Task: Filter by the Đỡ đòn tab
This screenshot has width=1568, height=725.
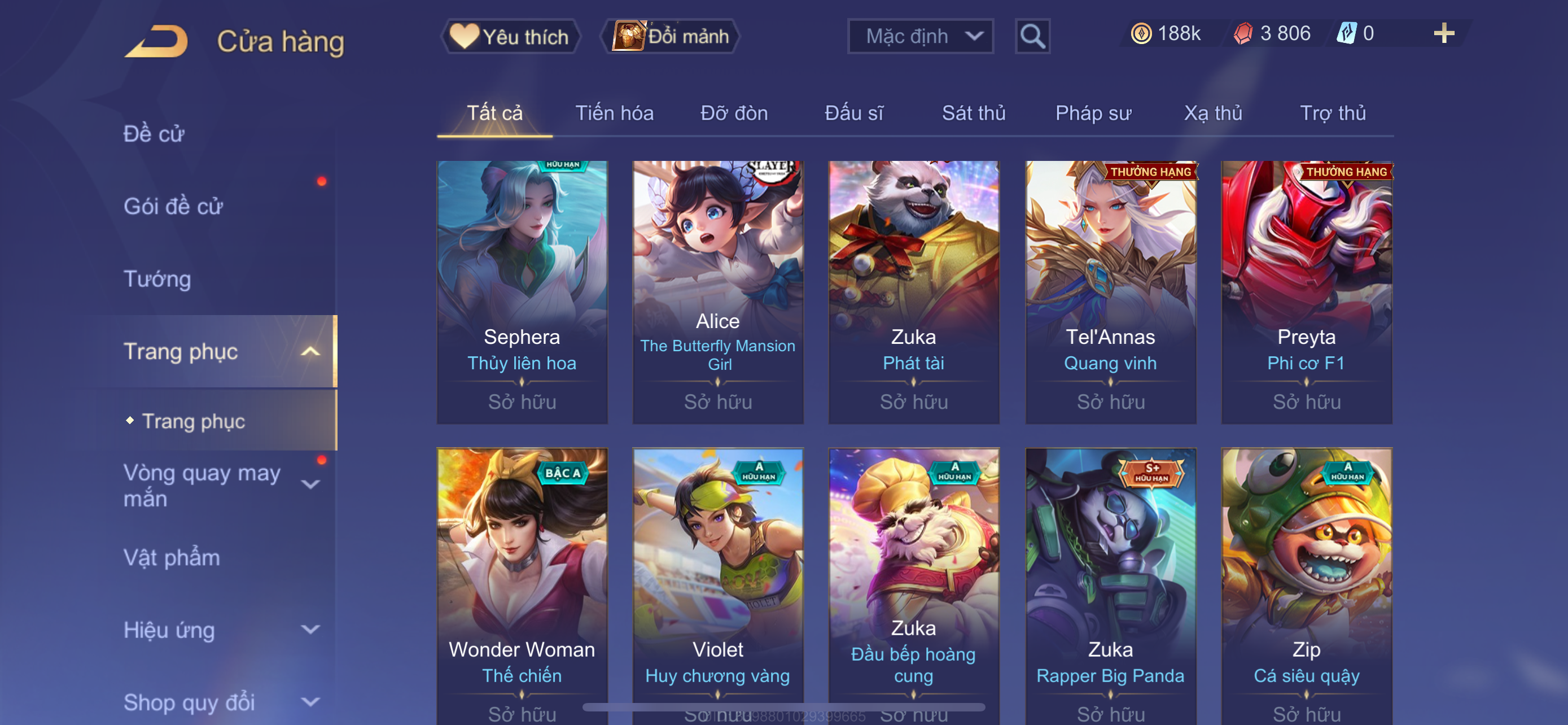Action: click(x=733, y=113)
